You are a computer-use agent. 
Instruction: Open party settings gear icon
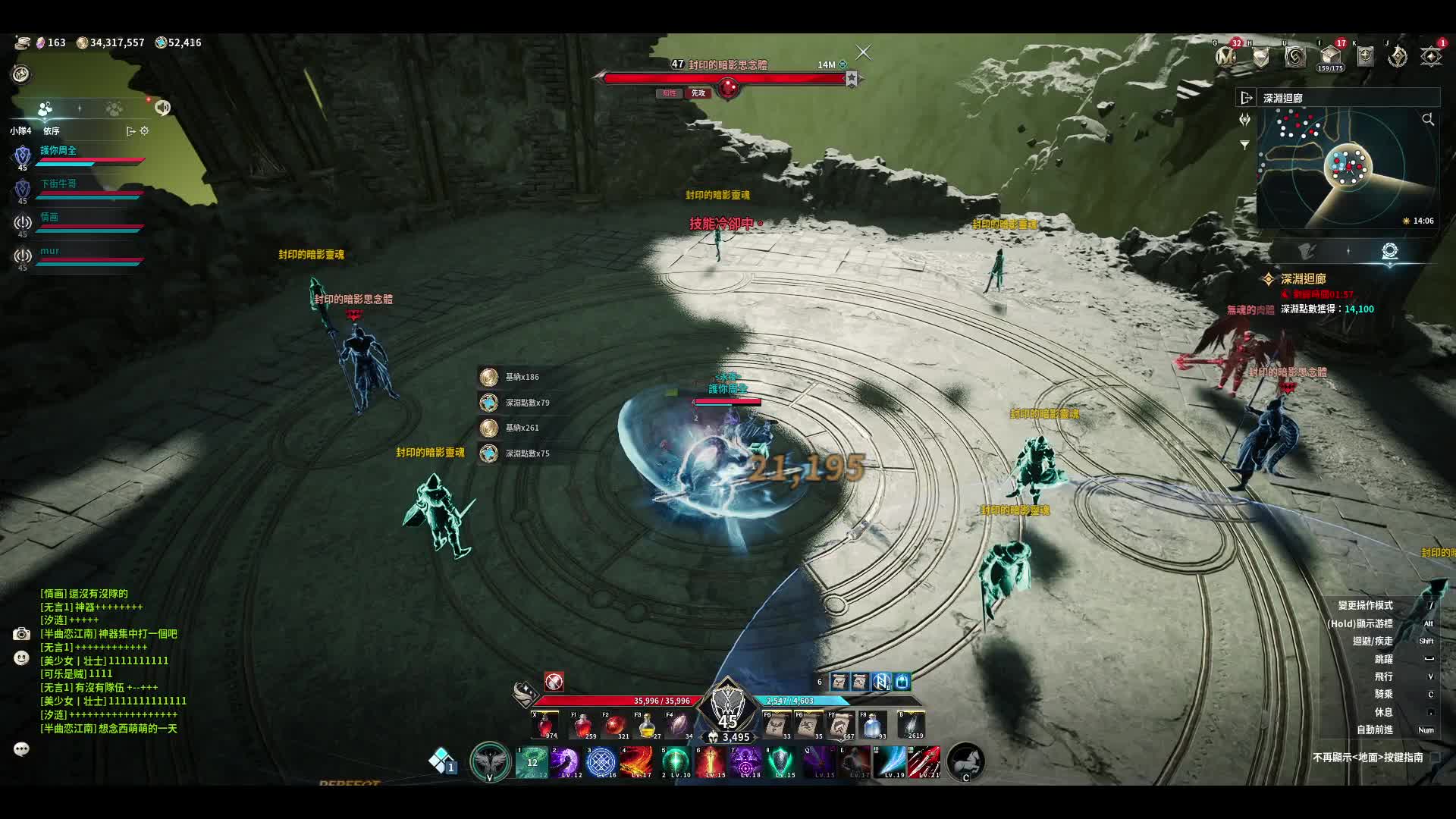pyautogui.click(x=144, y=131)
